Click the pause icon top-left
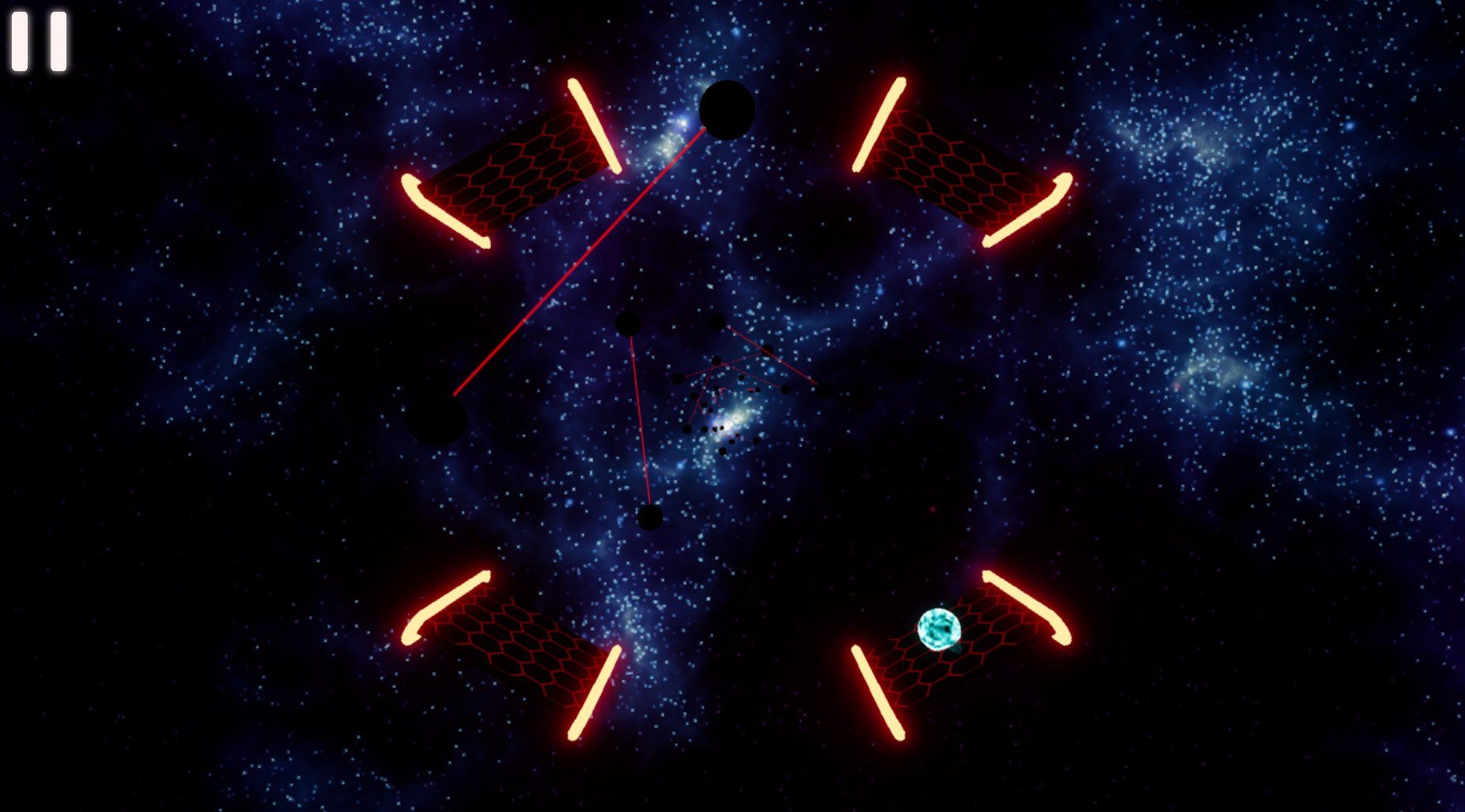Image resolution: width=1465 pixels, height=812 pixels. pos(39,39)
